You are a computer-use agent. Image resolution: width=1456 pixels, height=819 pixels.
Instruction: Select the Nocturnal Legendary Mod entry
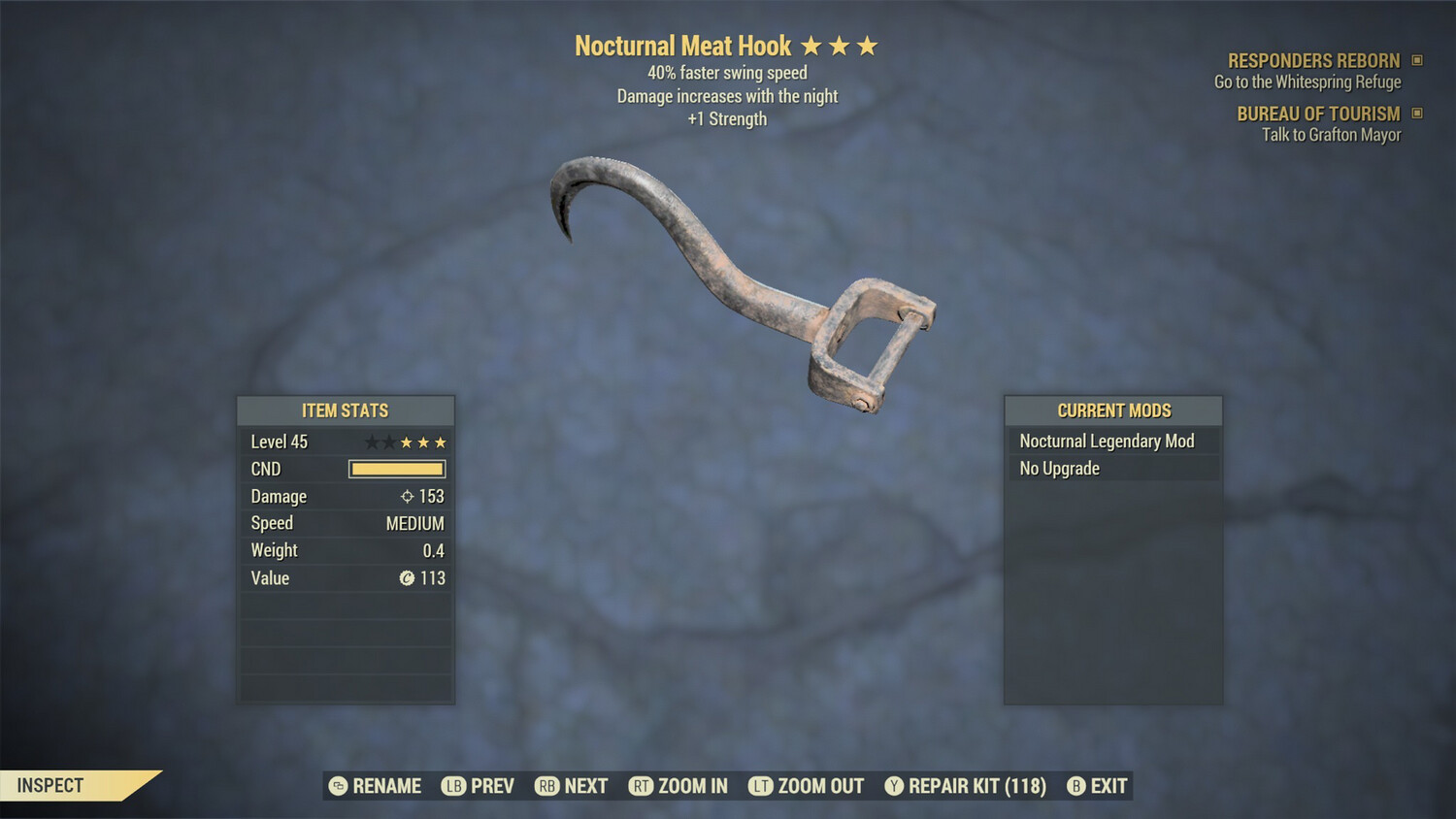[x=1107, y=441]
